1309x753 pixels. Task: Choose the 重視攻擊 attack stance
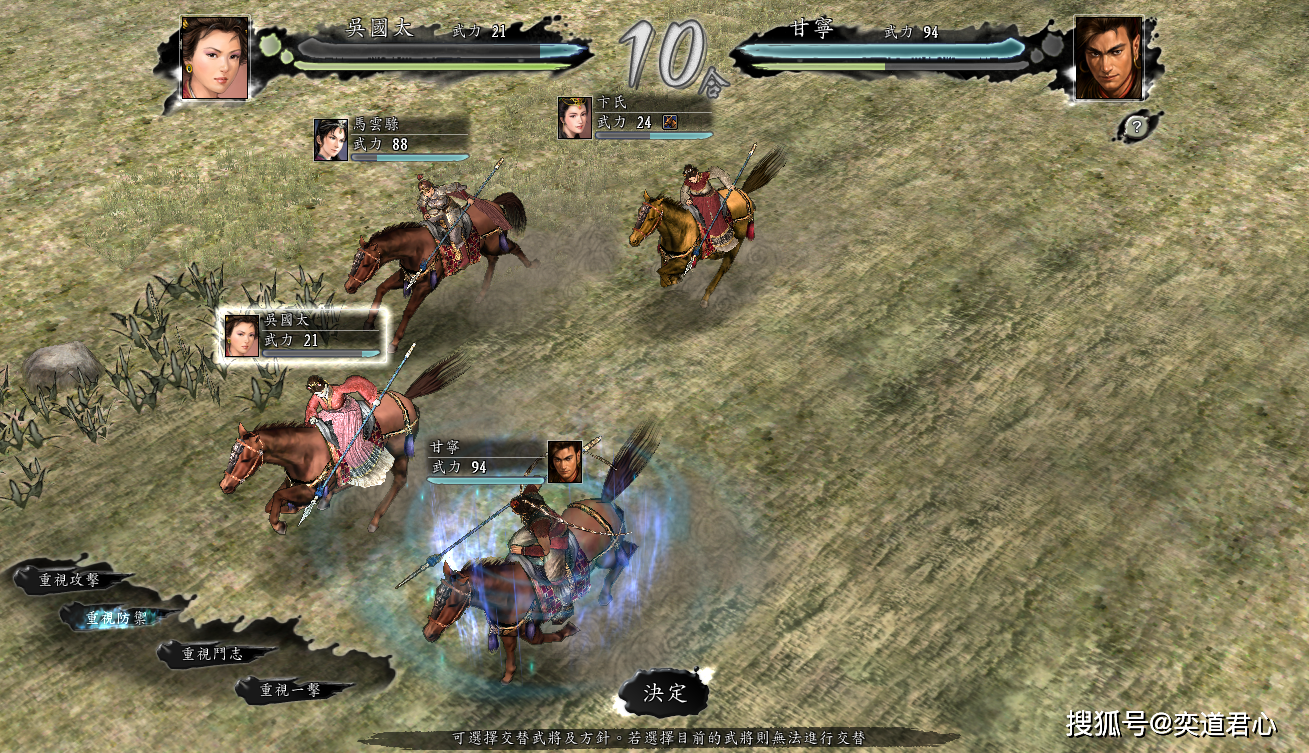pos(70,579)
